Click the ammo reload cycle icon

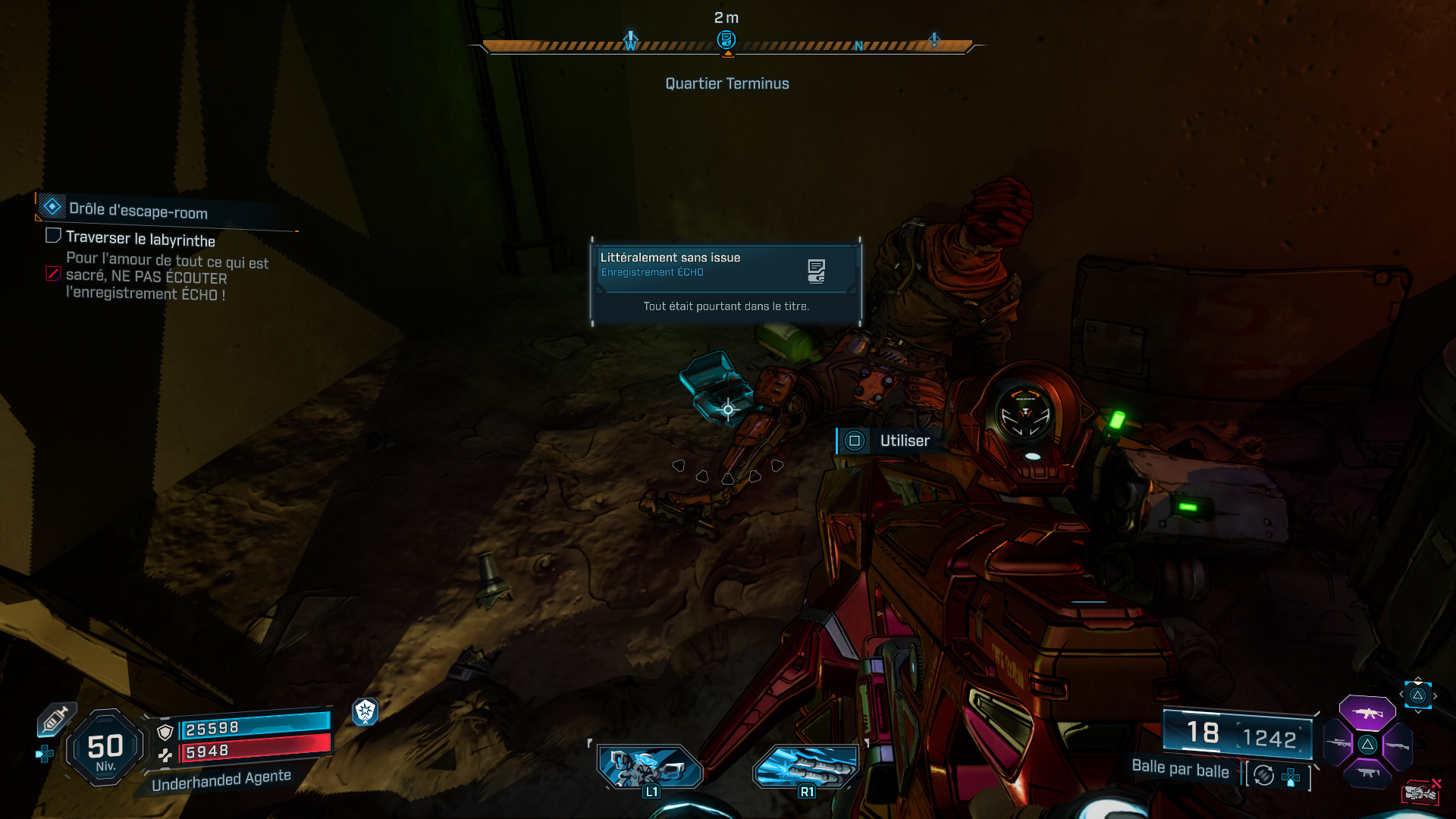click(1262, 777)
